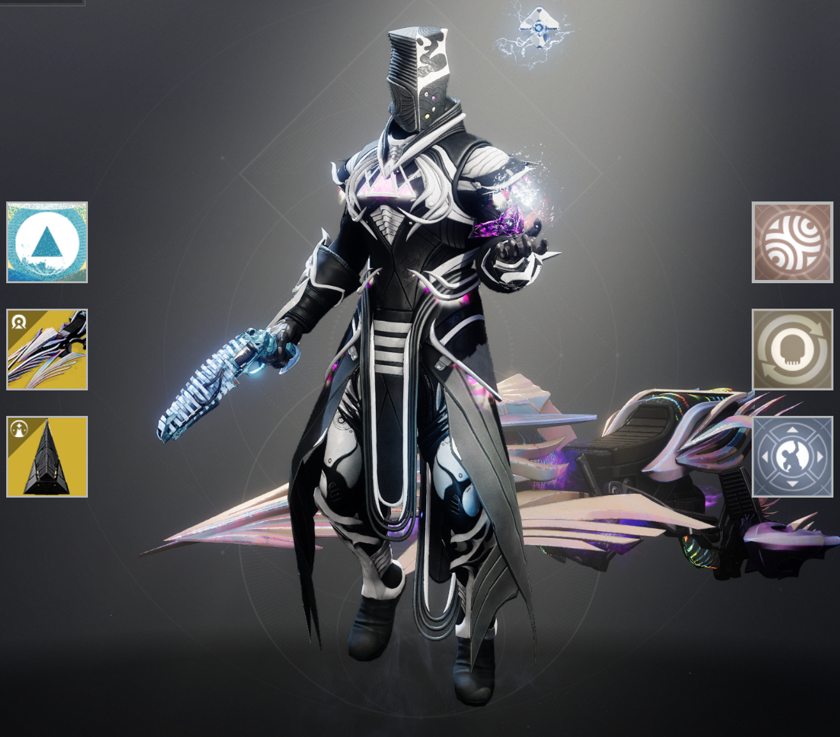Choose the black pointed ship slot
The image size is (840, 737).
point(47,456)
